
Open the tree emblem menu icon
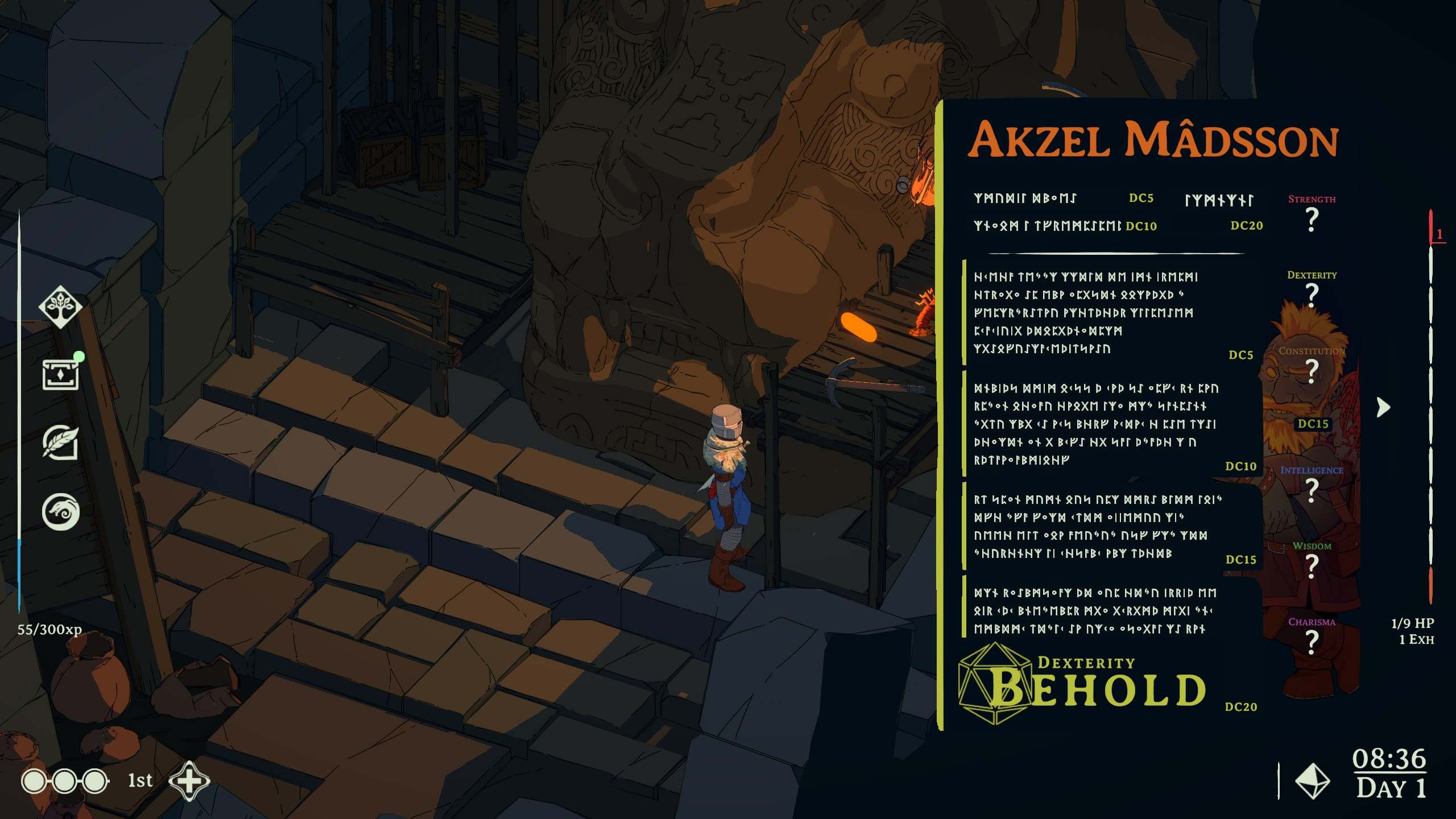coord(60,307)
